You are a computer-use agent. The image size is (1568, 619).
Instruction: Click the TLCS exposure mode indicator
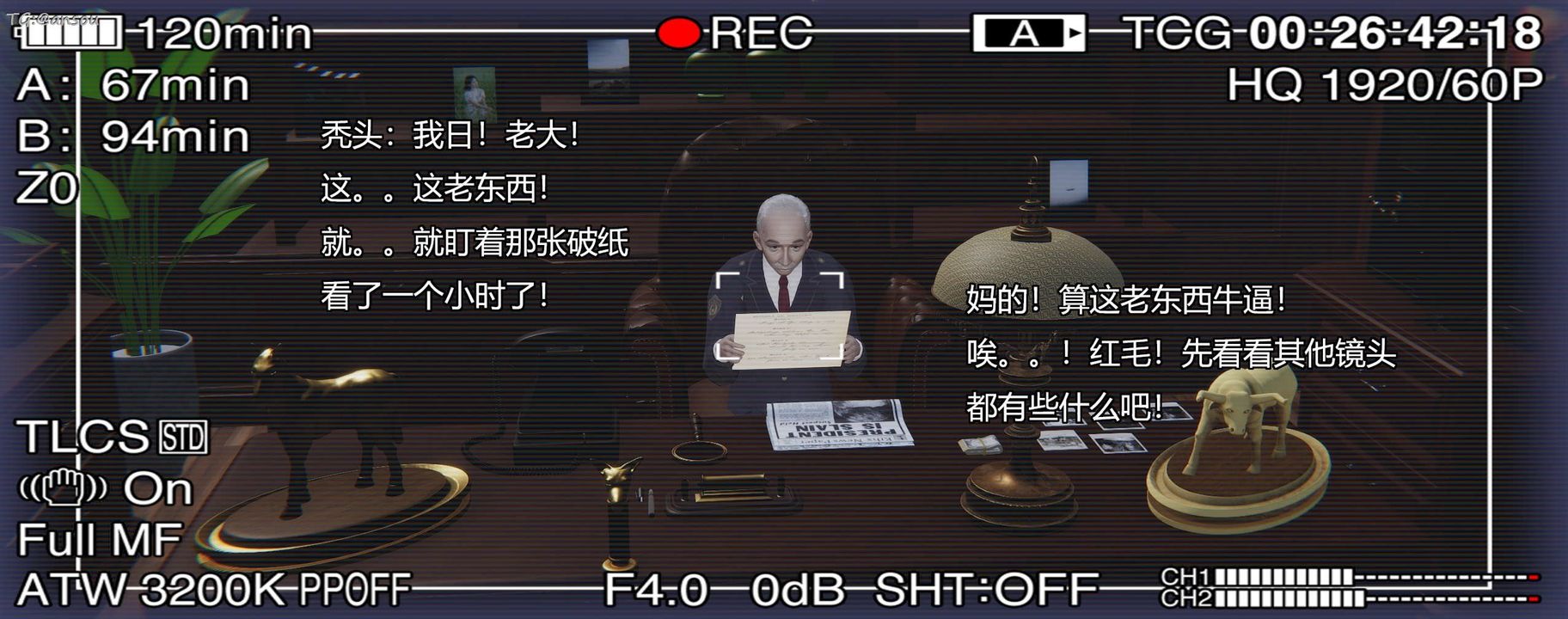pyautogui.click(x=82, y=437)
